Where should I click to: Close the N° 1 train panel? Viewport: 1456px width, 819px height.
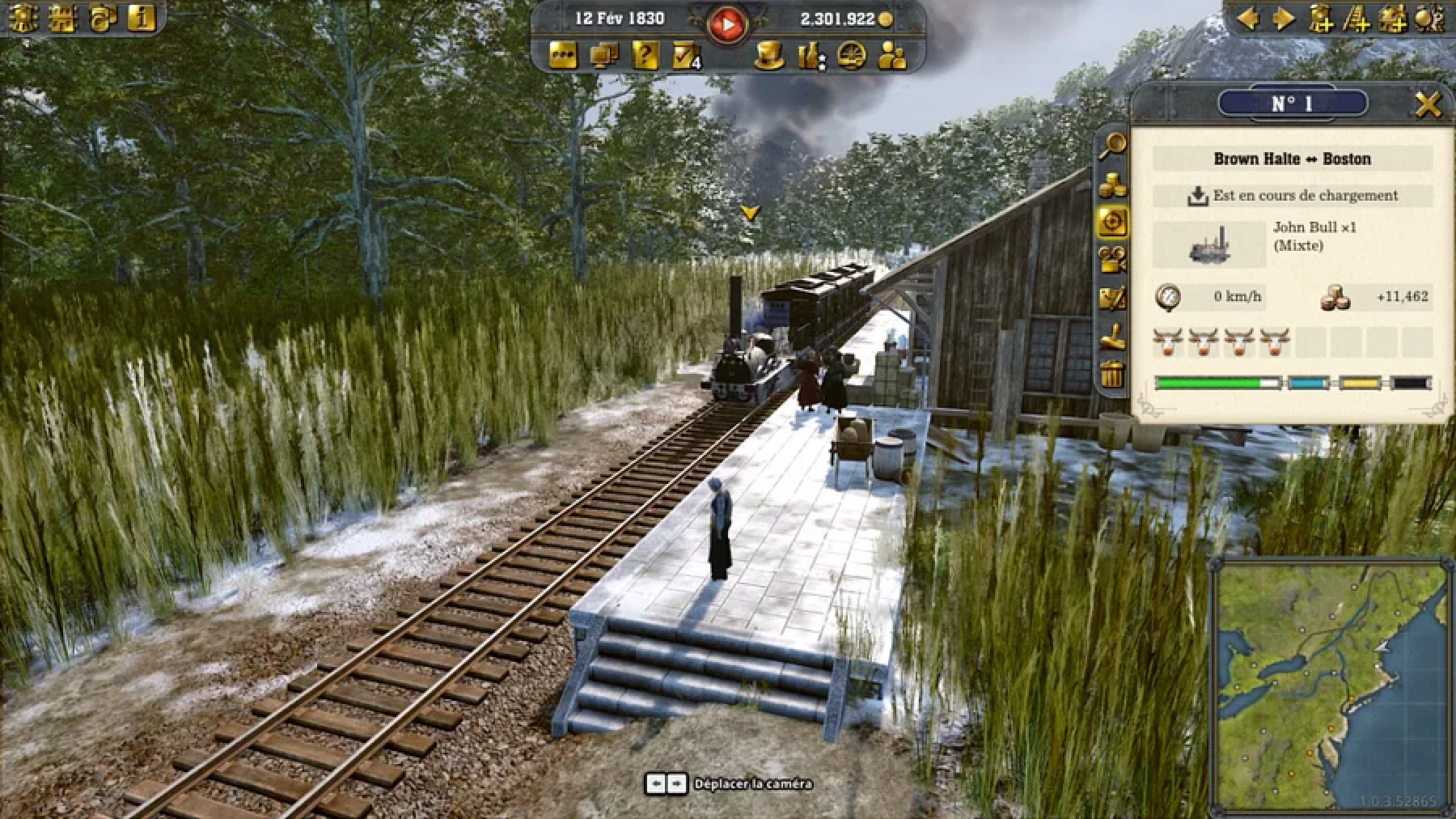pyautogui.click(x=1428, y=104)
